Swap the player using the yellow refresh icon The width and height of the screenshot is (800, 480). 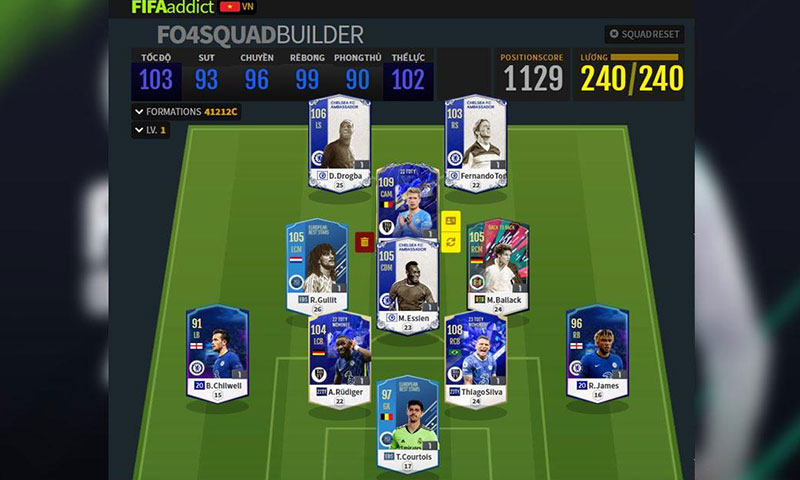[450, 242]
